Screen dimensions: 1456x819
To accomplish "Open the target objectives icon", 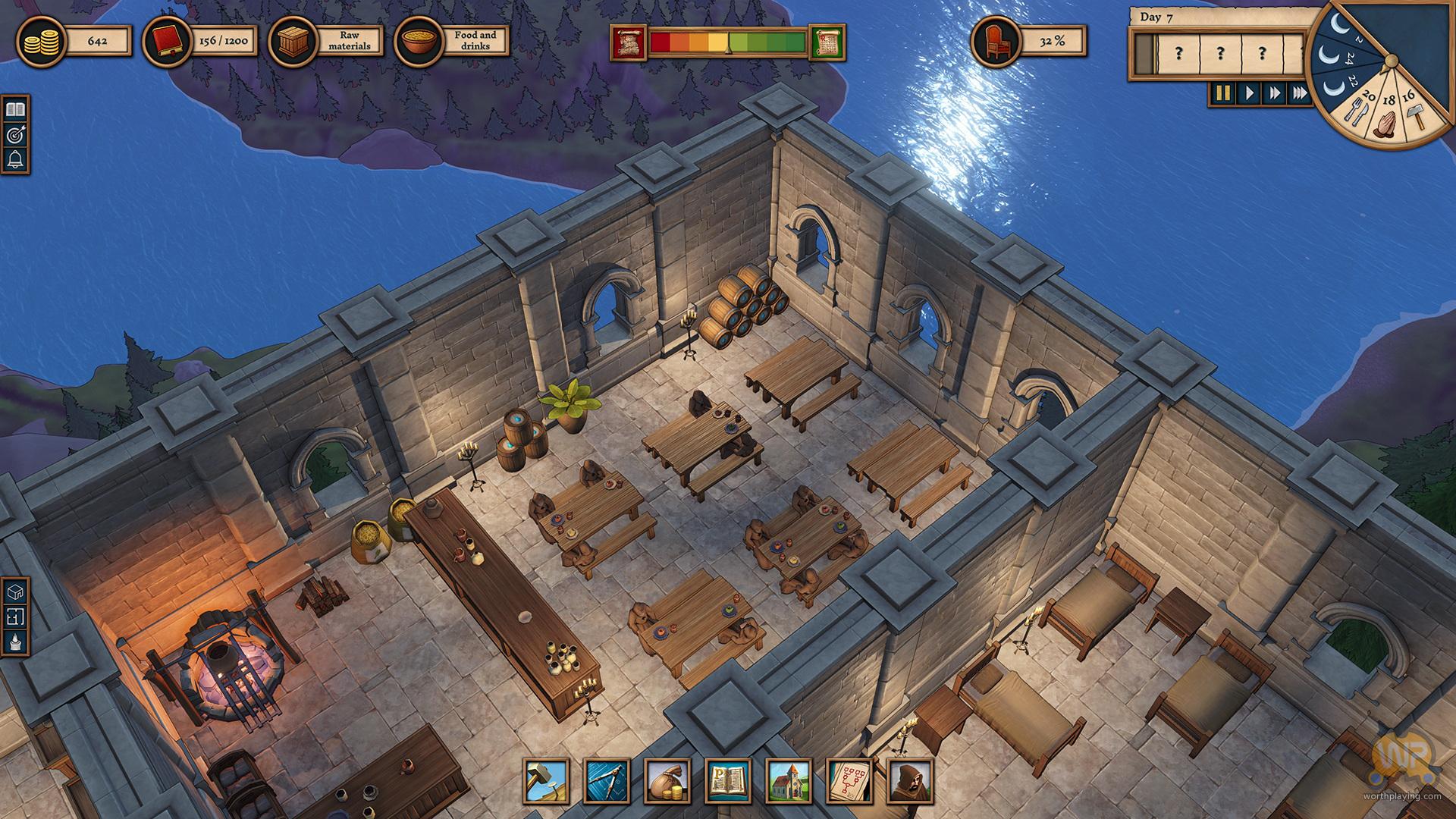I will pyautogui.click(x=15, y=135).
